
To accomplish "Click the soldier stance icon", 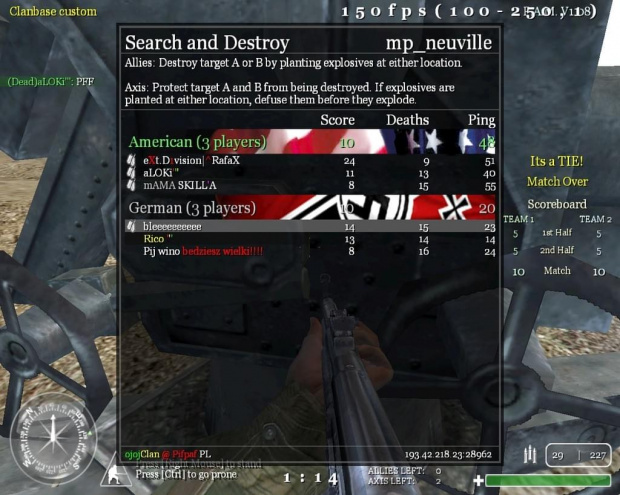I will pos(114,473).
